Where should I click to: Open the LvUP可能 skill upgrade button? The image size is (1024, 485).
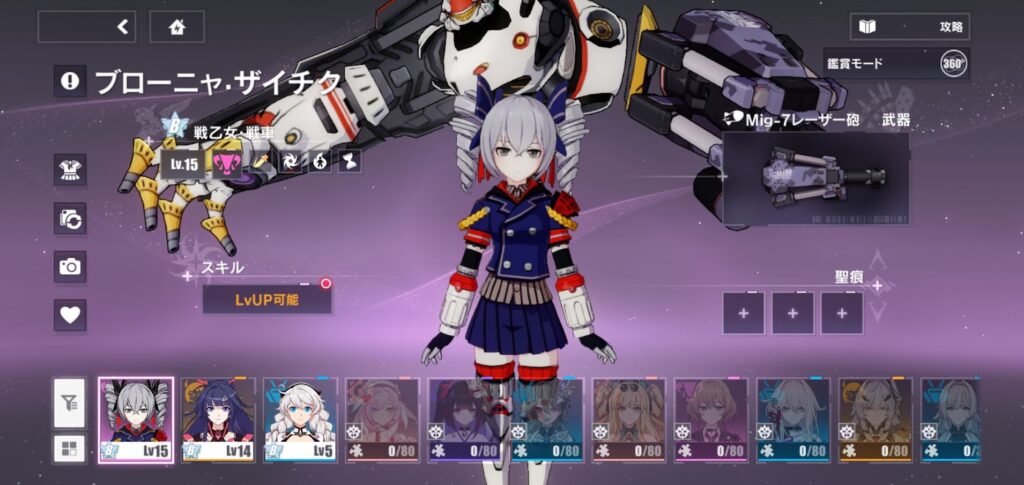click(266, 299)
